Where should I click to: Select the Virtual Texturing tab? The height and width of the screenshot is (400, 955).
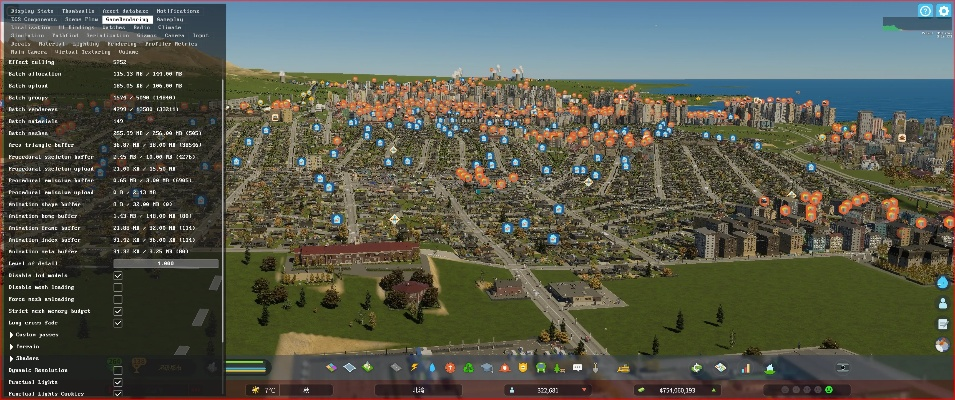click(x=82, y=52)
